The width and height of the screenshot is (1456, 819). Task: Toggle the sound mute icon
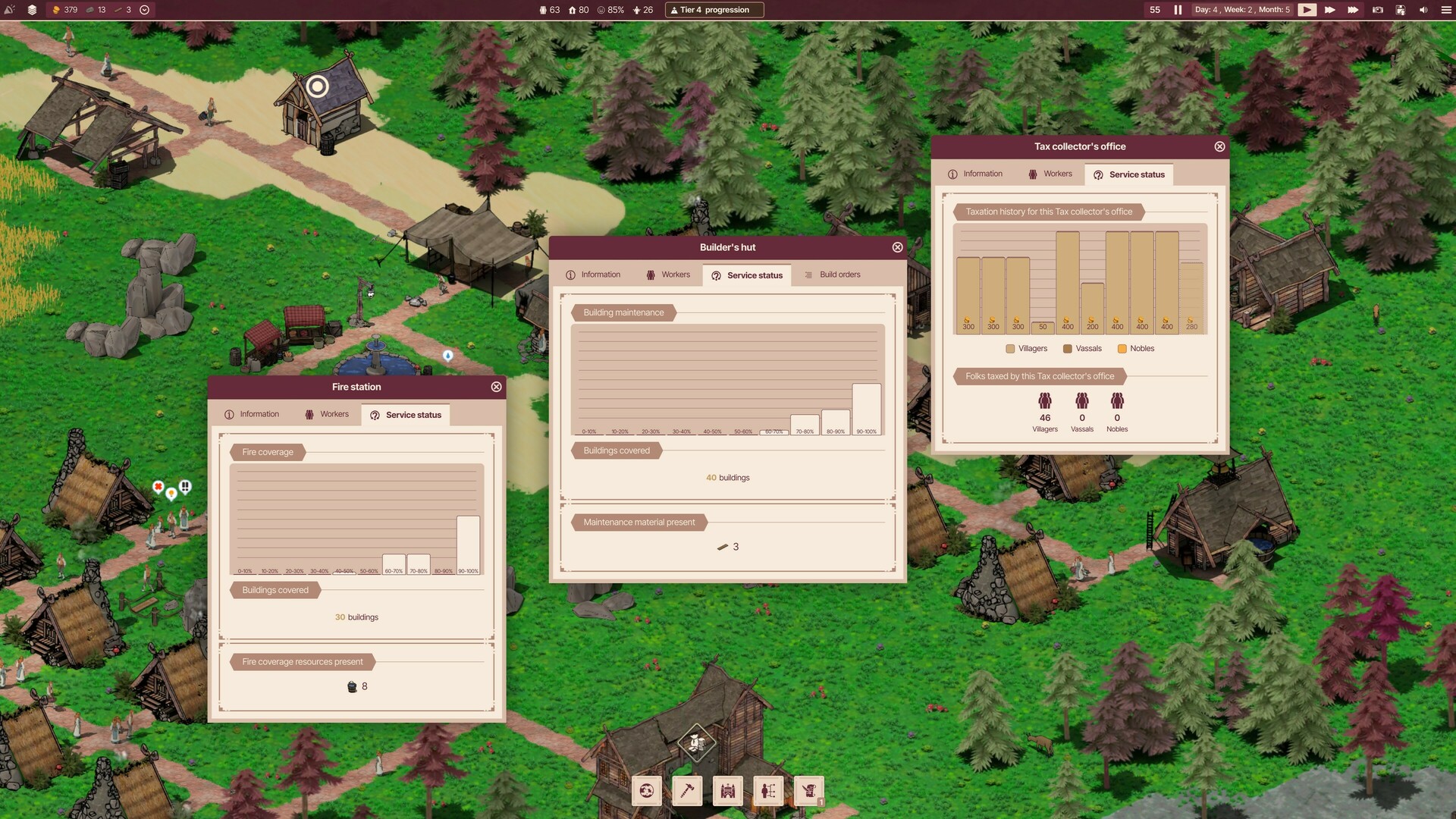tap(1424, 10)
